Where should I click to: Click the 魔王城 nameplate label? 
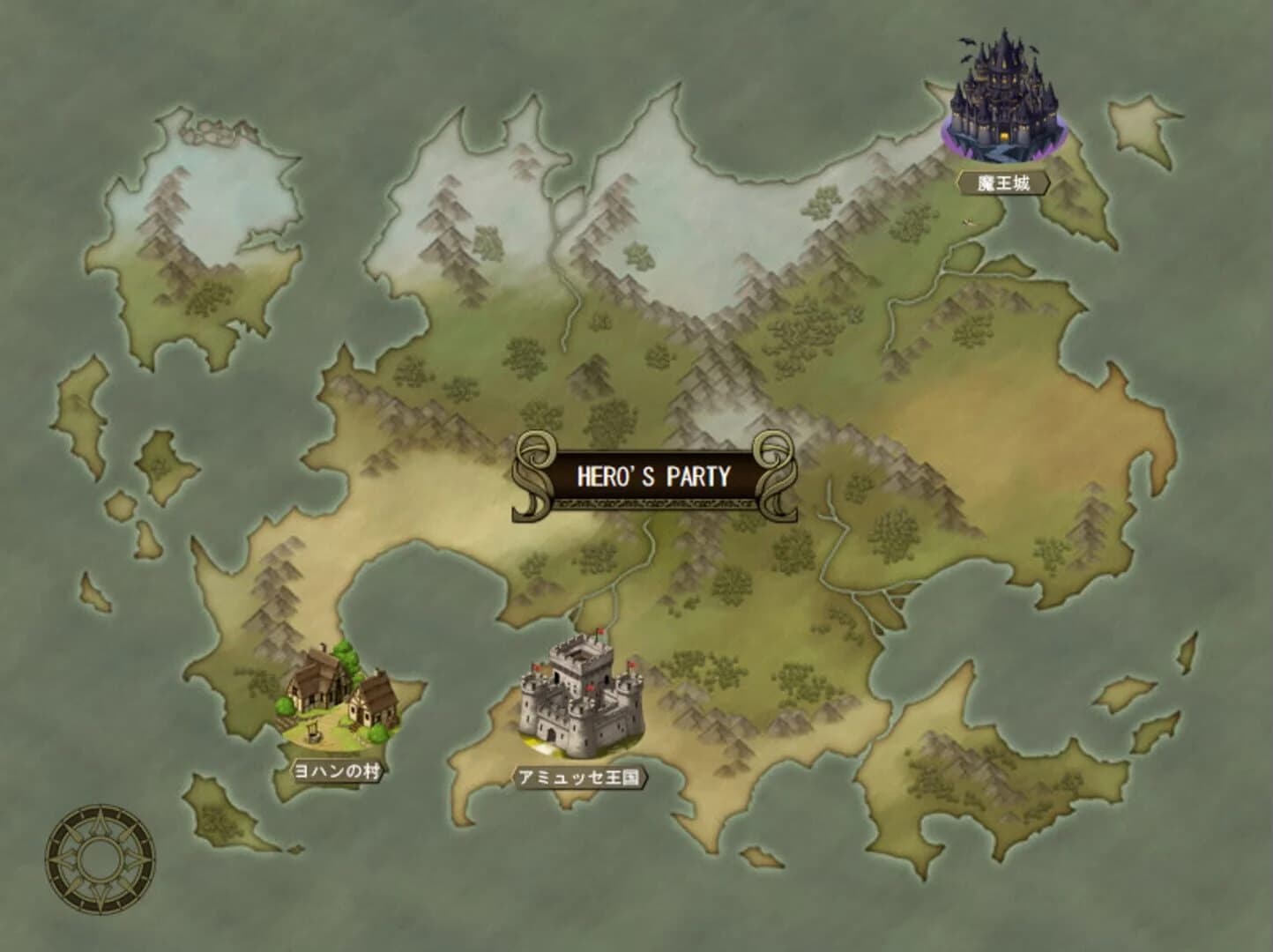pos(1005,181)
